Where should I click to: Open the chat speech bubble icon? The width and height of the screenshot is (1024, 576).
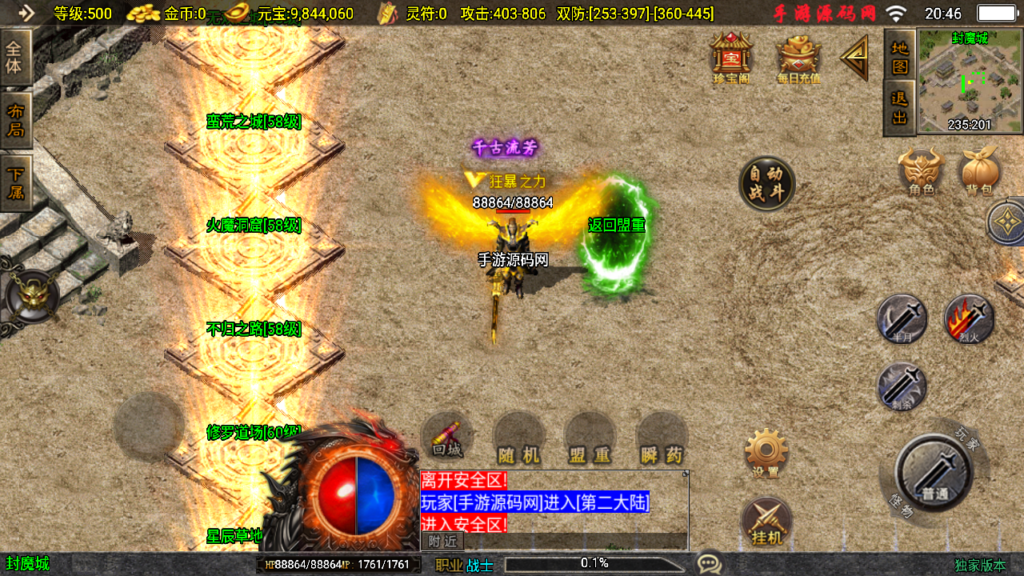[x=709, y=564]
